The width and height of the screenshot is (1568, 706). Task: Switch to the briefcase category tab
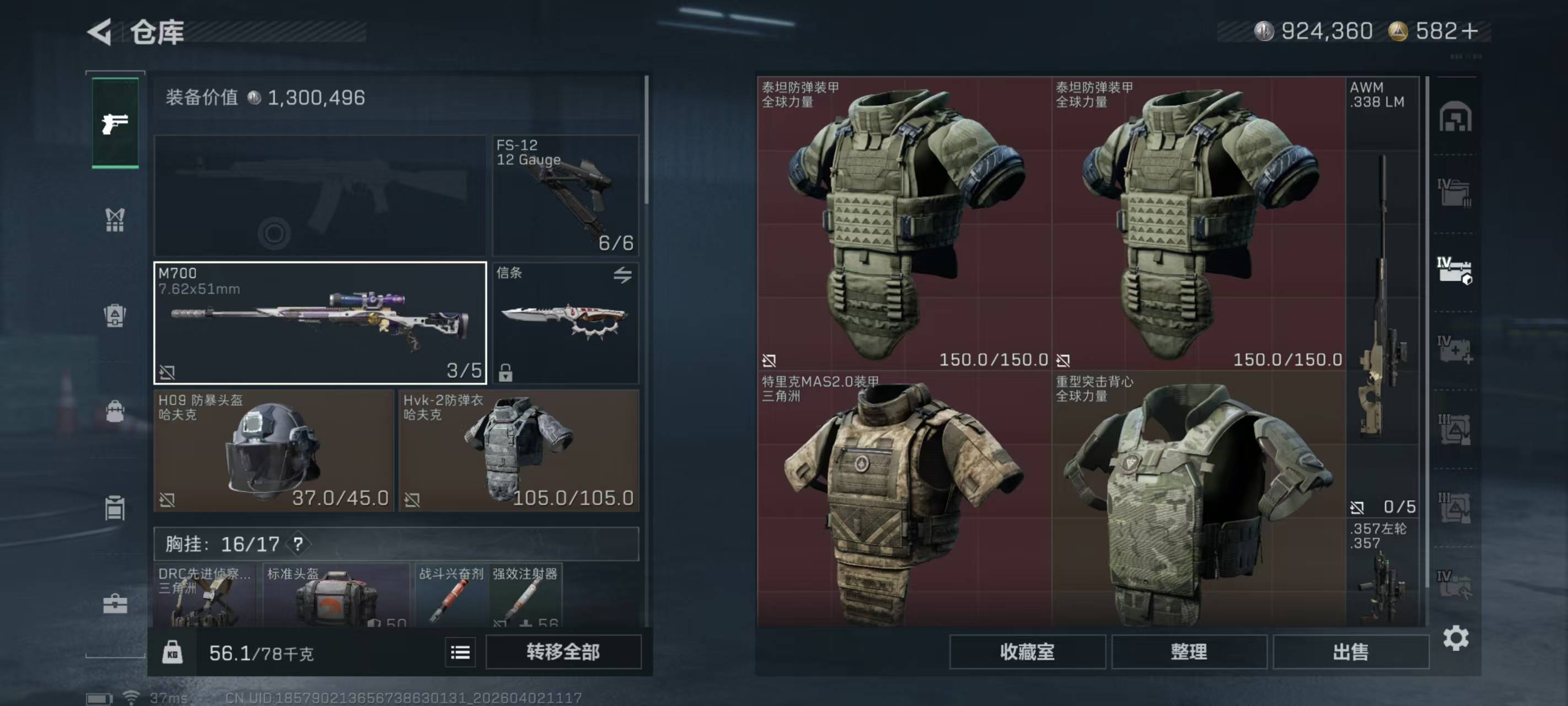pos(115,603)
